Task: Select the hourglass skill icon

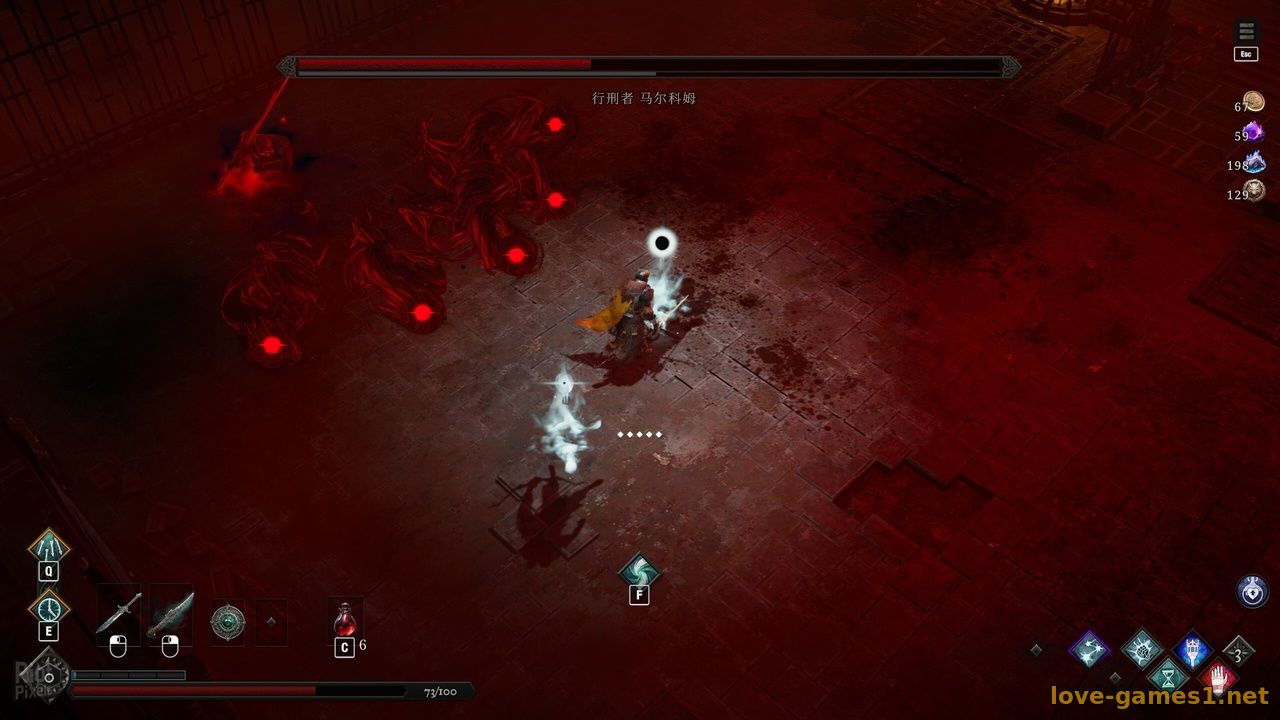Action: 1167,677
